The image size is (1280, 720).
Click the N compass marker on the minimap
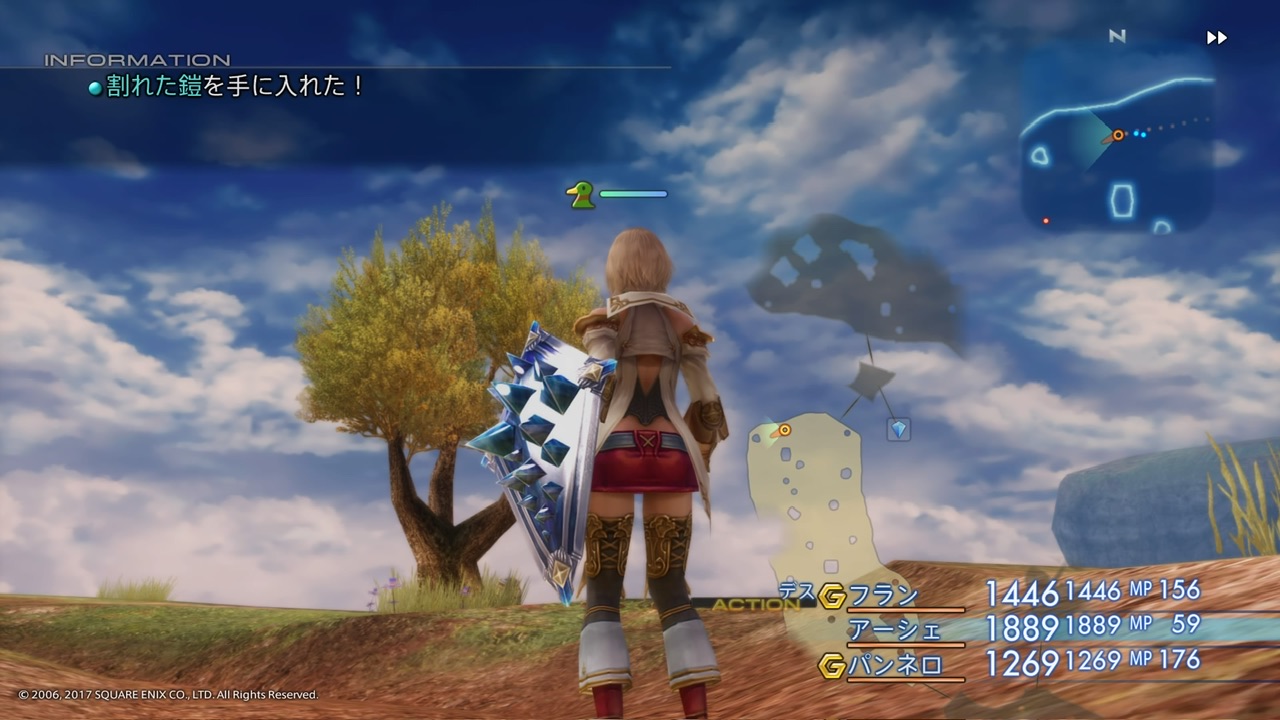point(1118,36)
